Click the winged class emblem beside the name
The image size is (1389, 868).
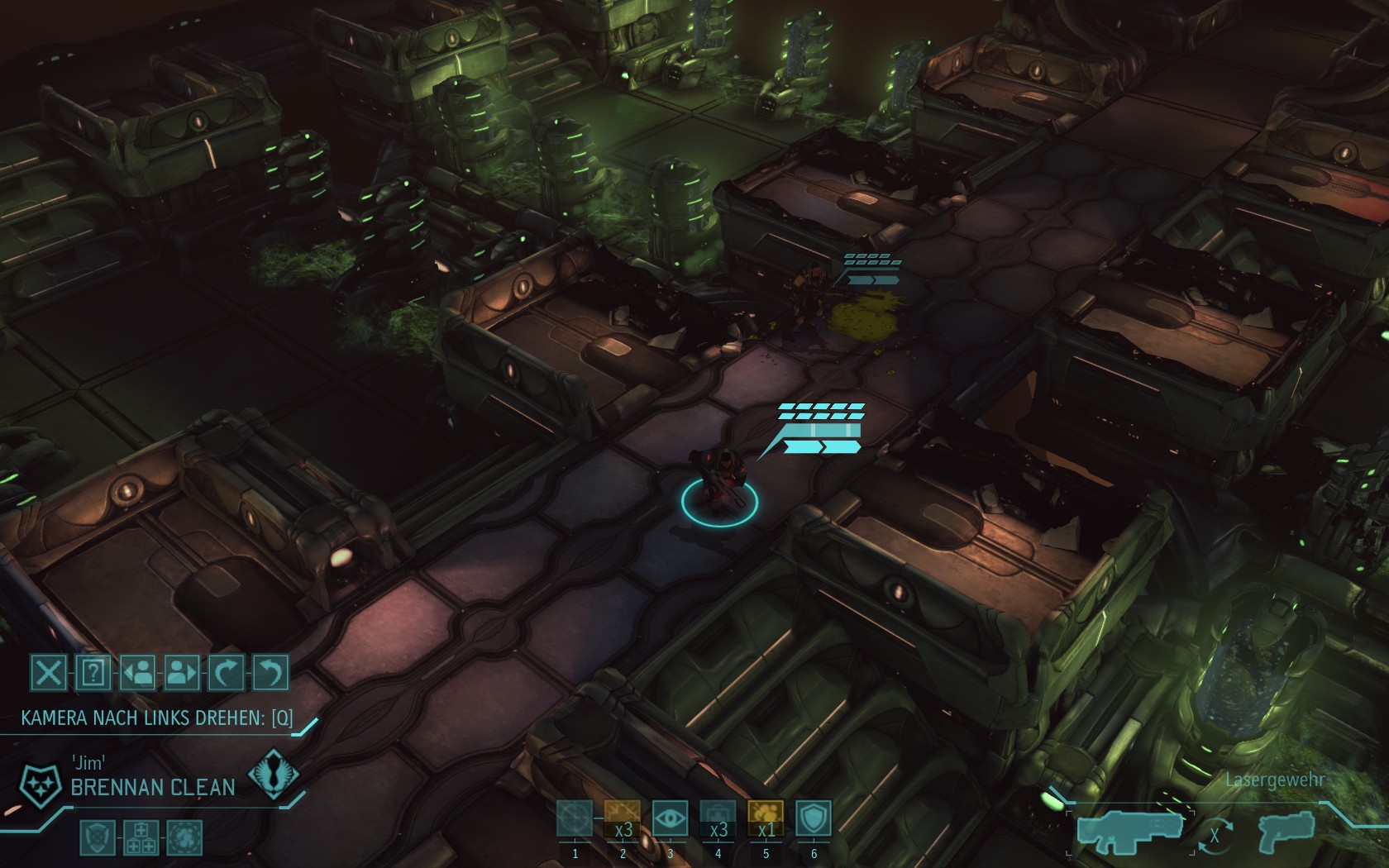(274, 774)
